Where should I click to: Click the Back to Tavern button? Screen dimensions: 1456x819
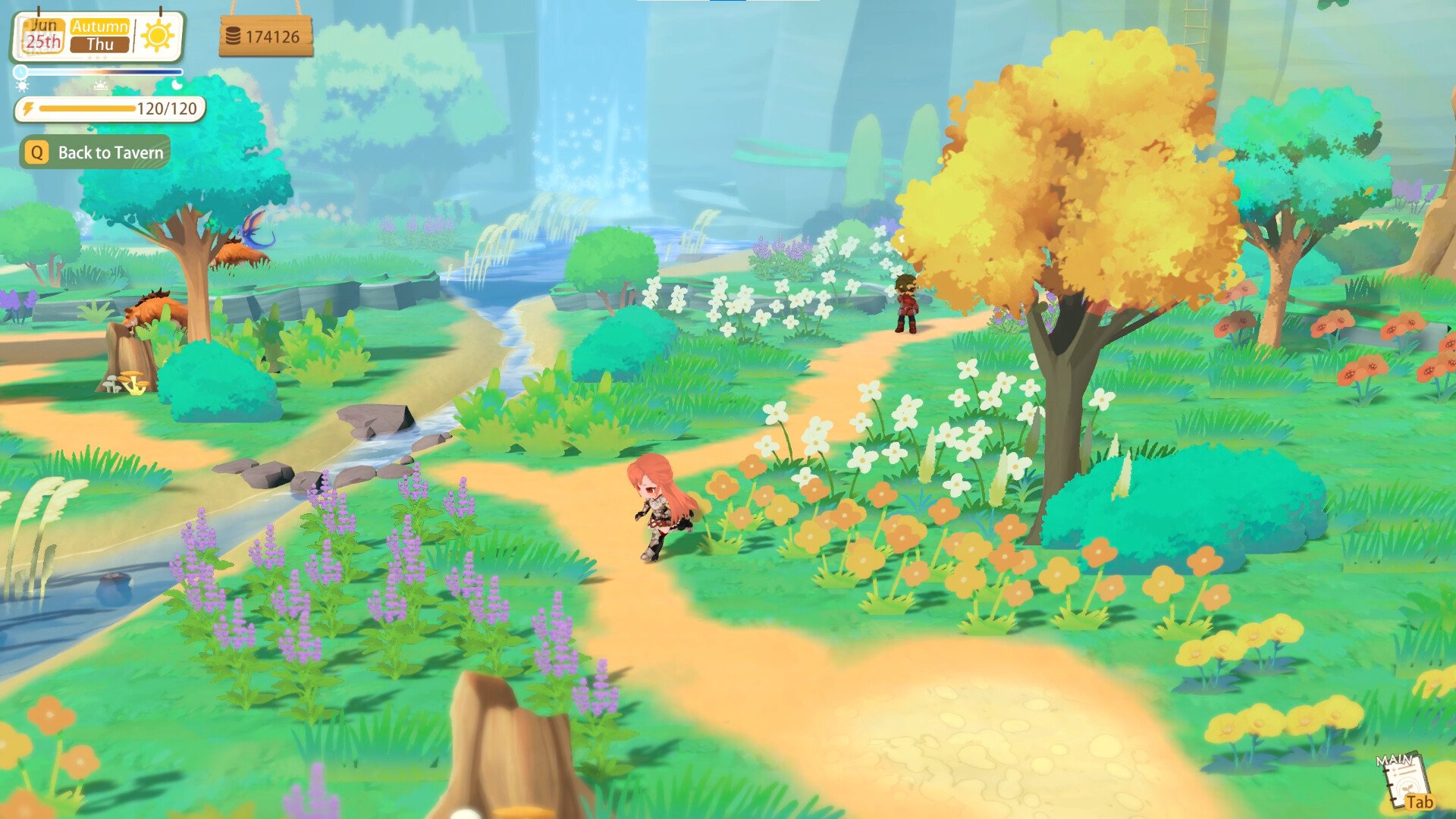point(96,152)
